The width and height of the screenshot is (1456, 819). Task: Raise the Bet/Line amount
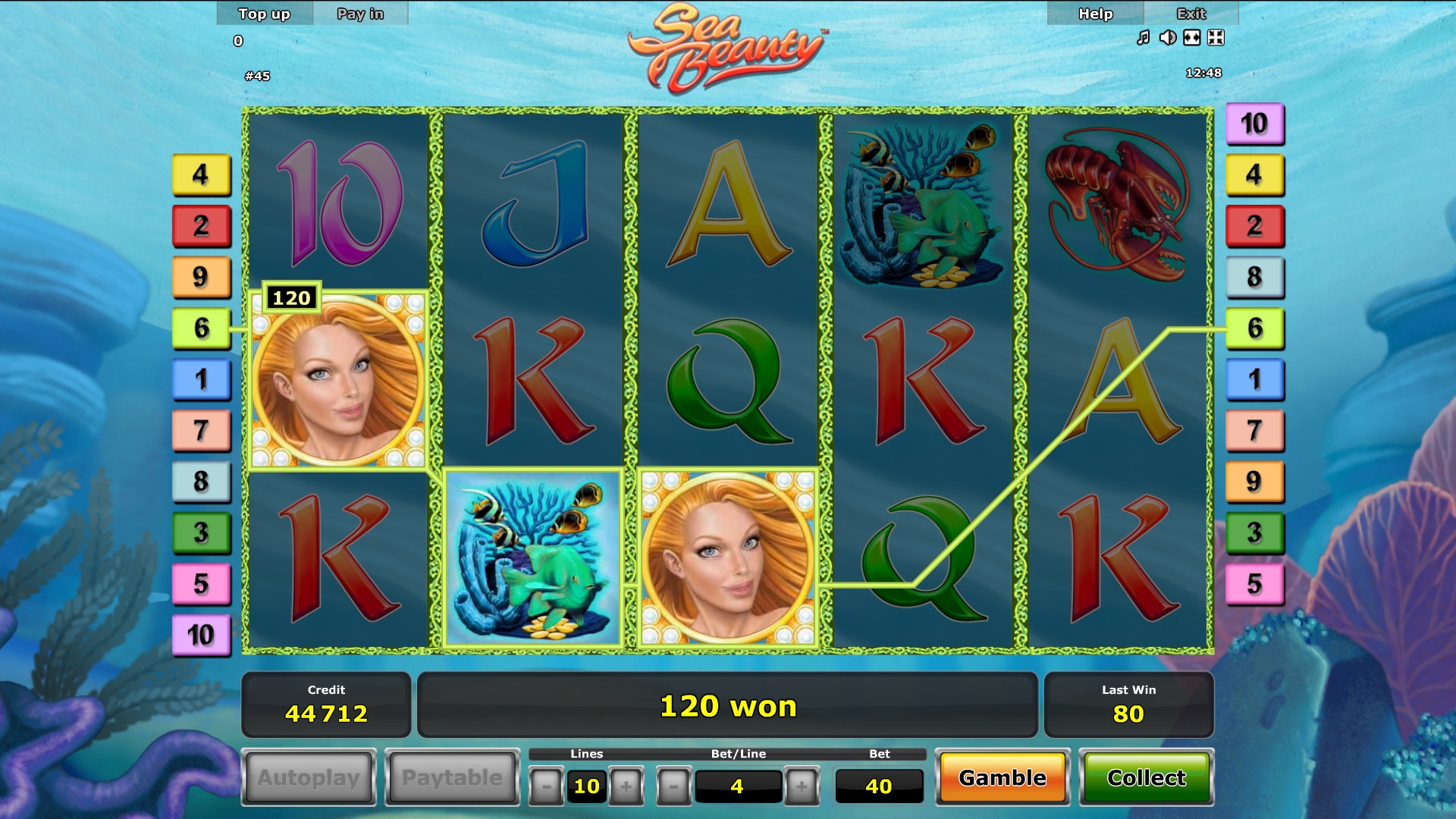(802, 786)
